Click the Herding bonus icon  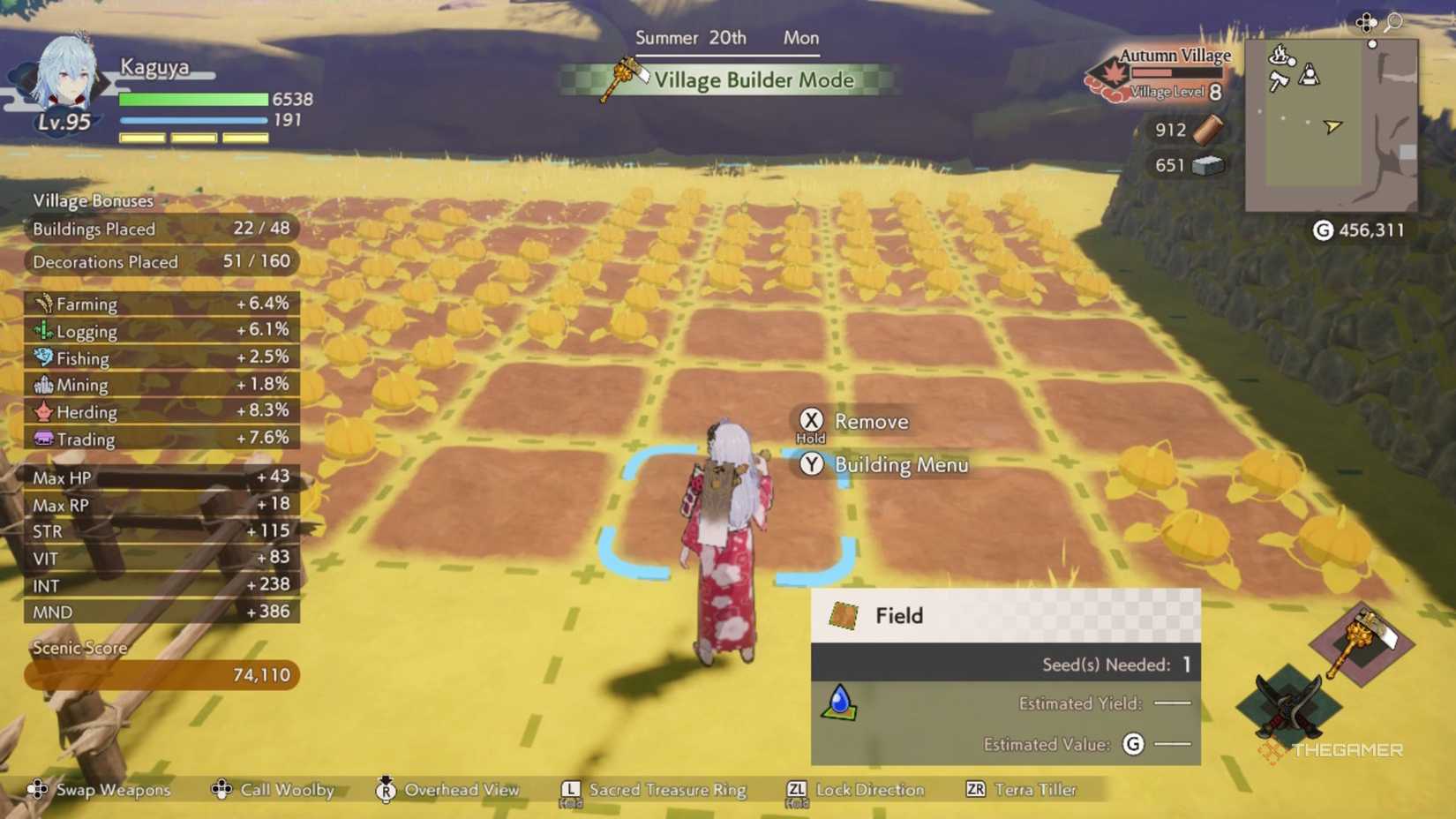pos(43,412)
